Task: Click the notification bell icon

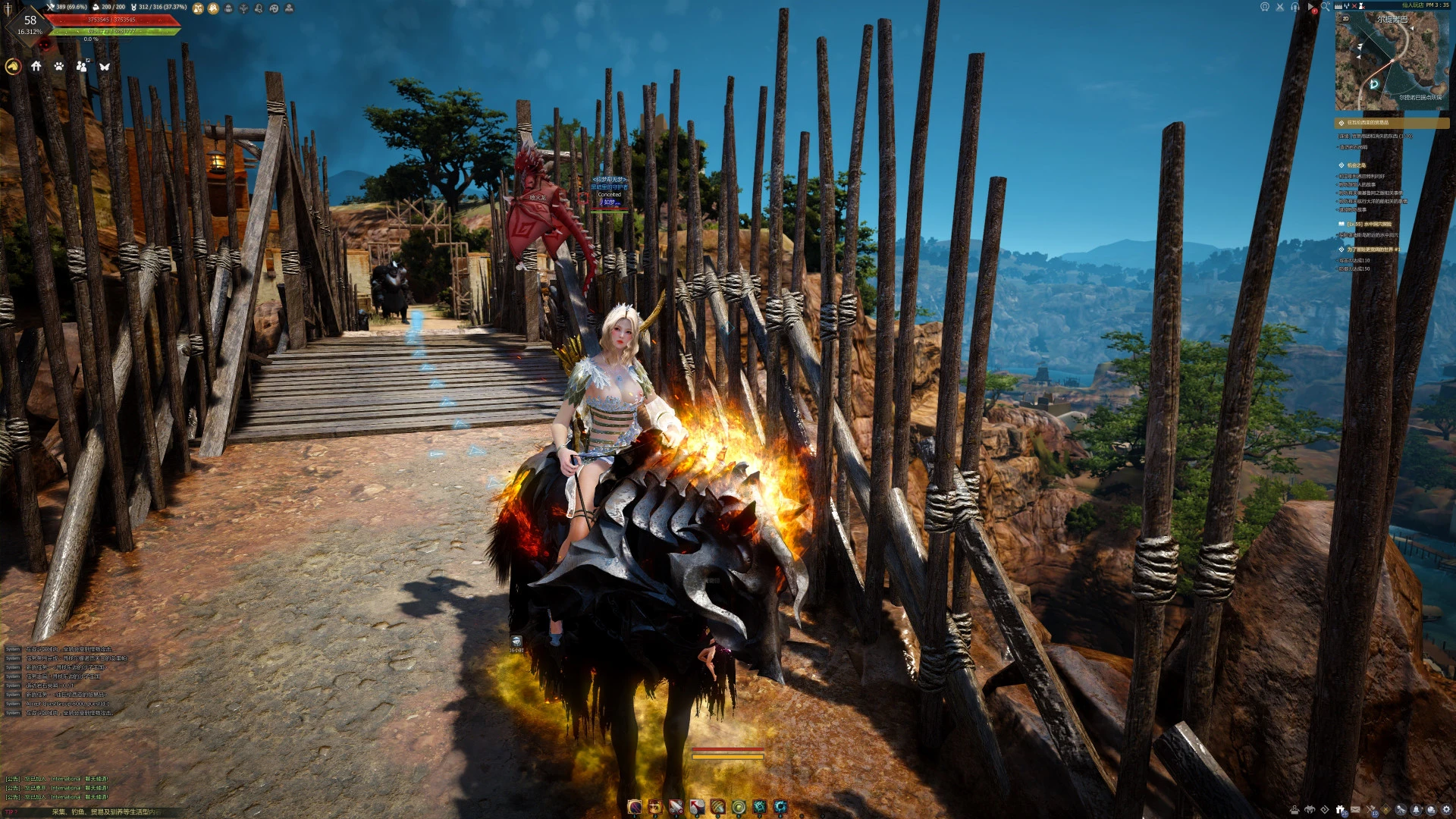Action: [1416, 810]
